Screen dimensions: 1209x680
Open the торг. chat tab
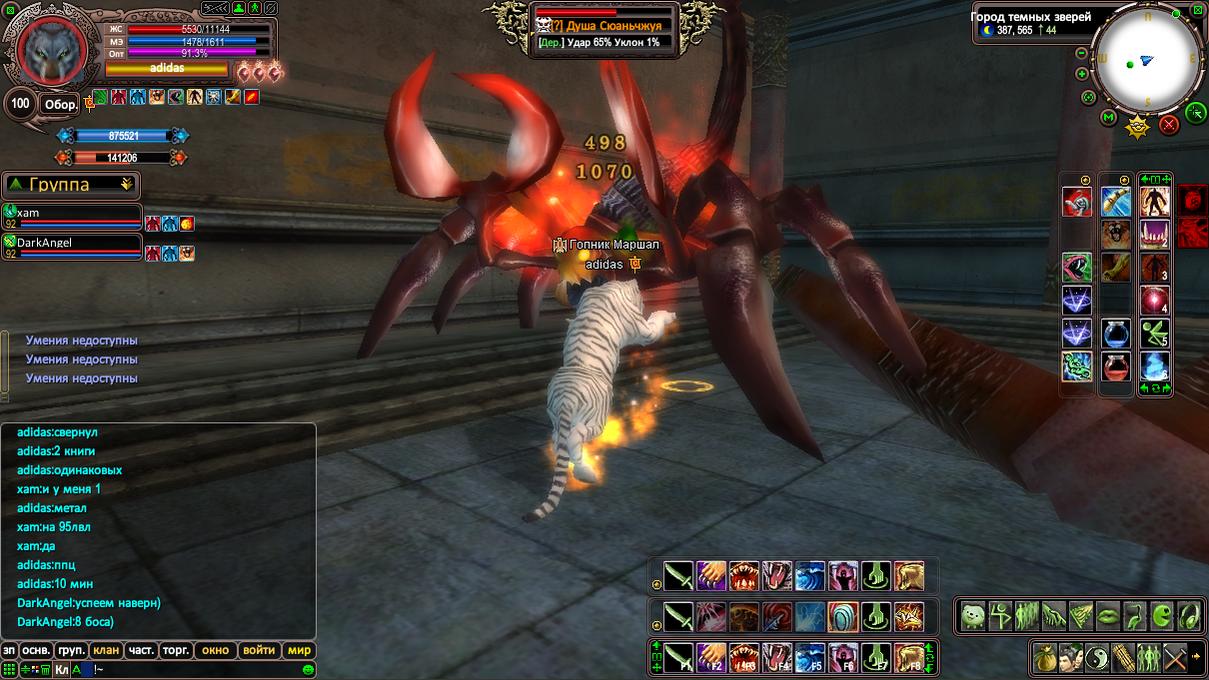(x=176, y=650)
